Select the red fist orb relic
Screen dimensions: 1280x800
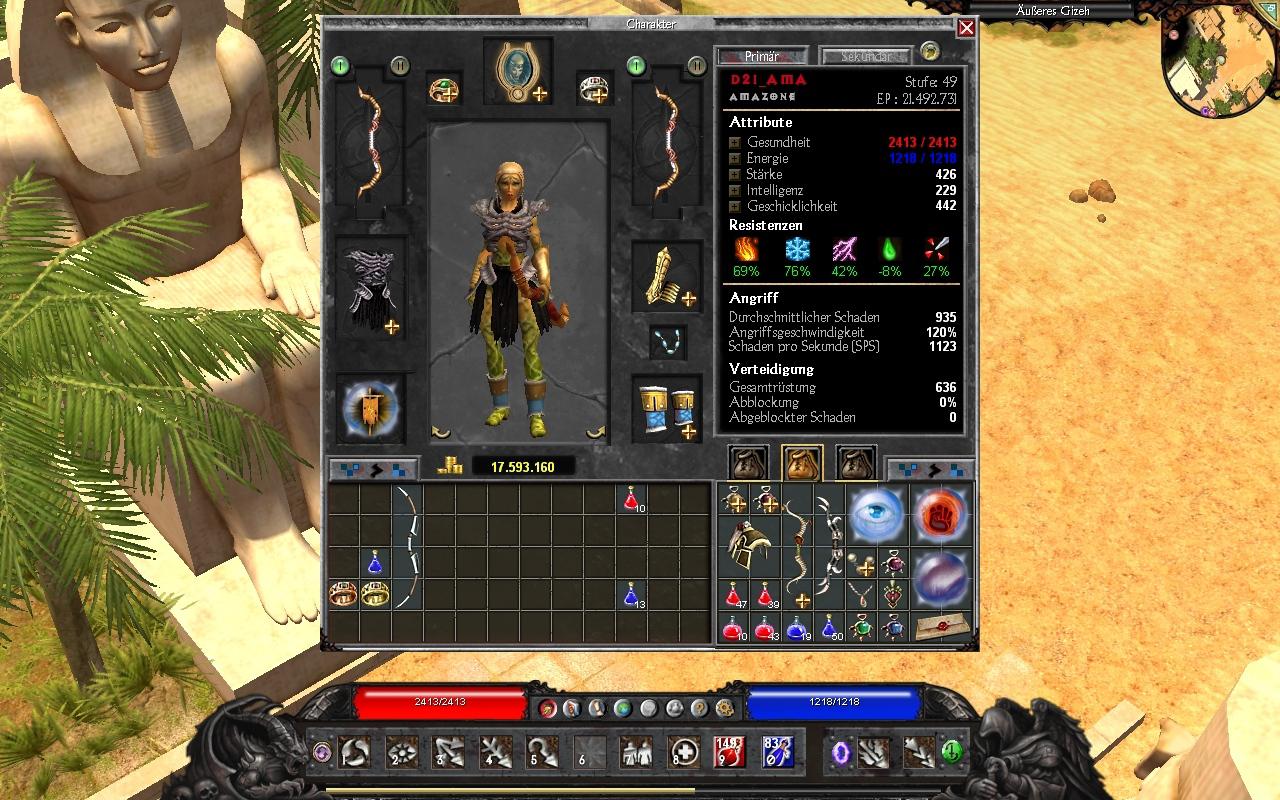pos(940,516)
